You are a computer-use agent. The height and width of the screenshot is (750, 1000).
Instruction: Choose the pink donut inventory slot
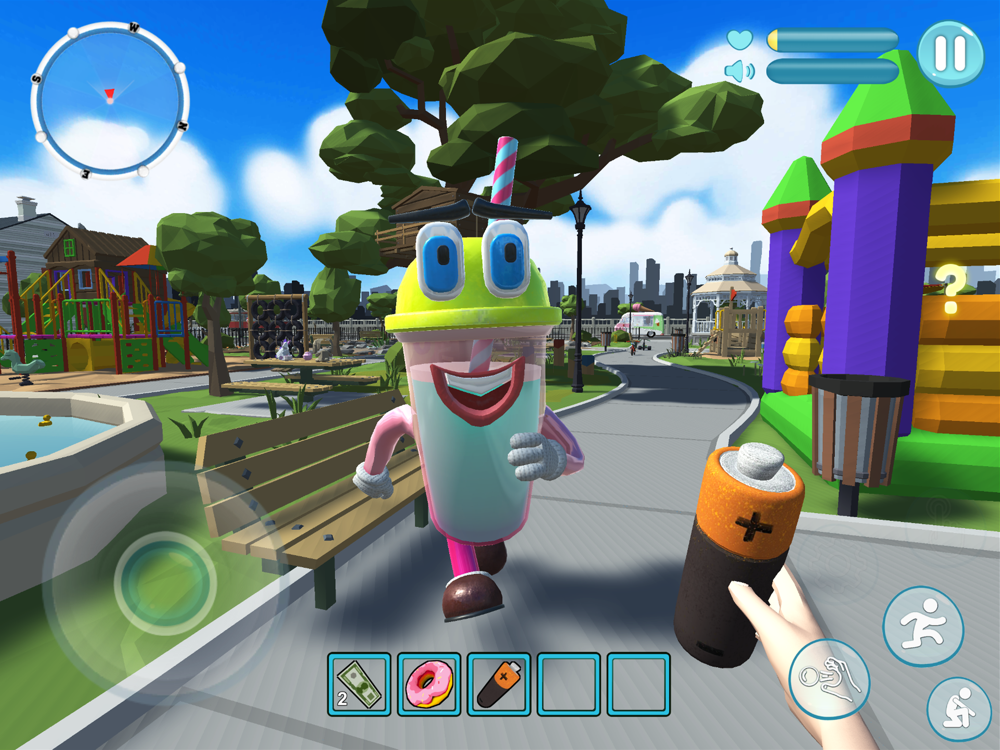pos(429,685)
